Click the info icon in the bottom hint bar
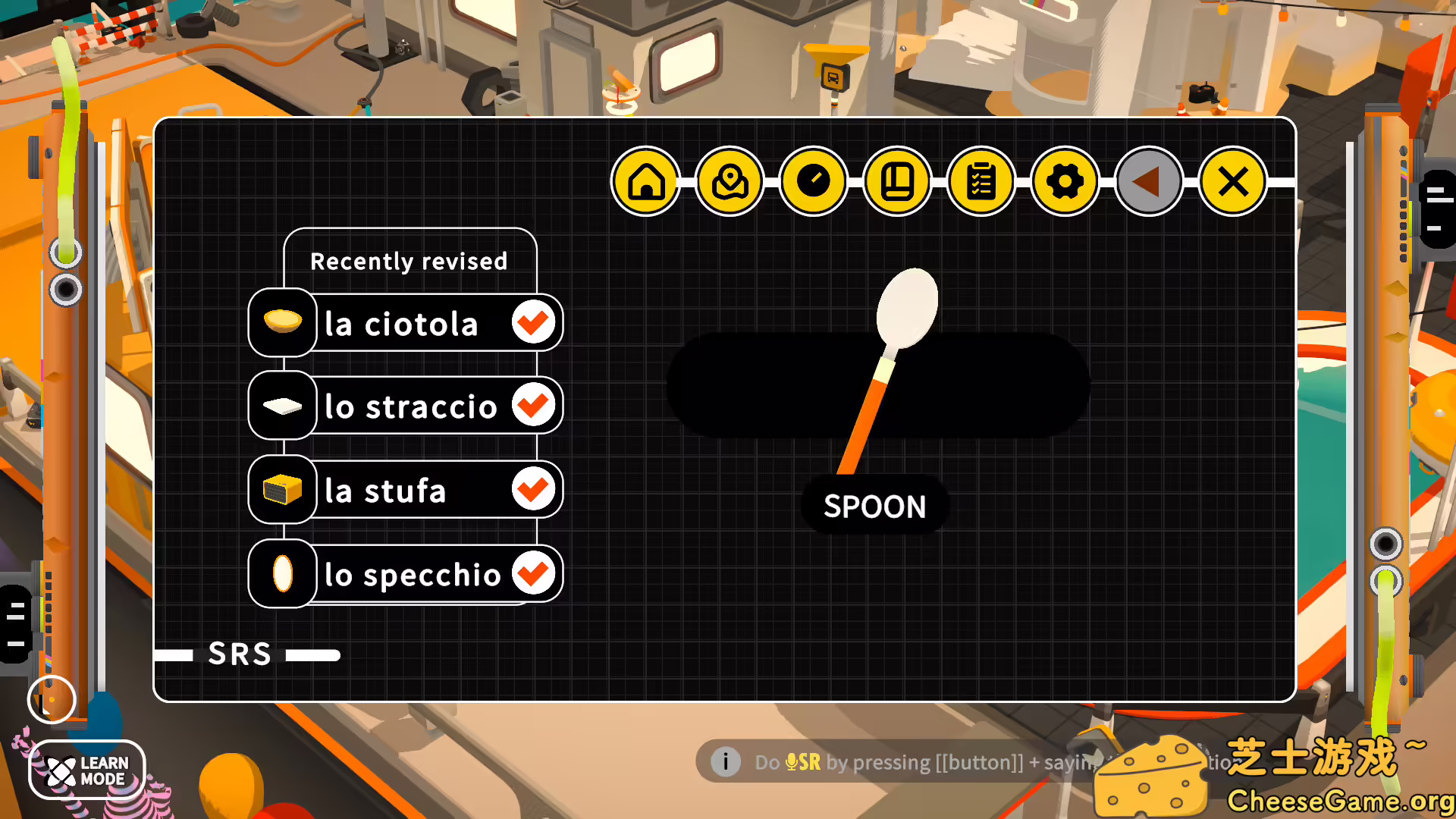This screenshot has height=819, width=1456. tap(726, 762)
